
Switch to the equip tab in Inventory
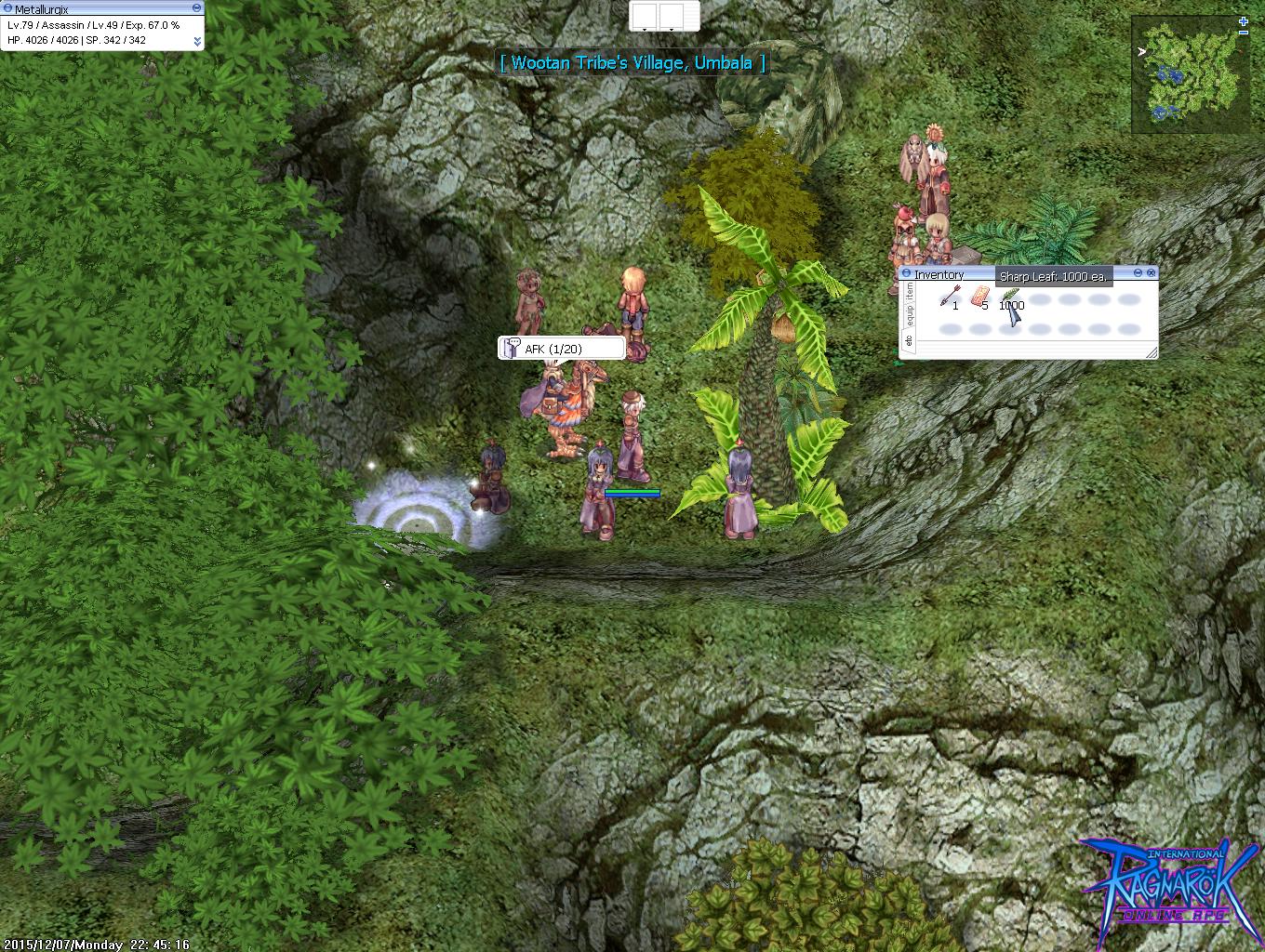click(x=910, y=312)
